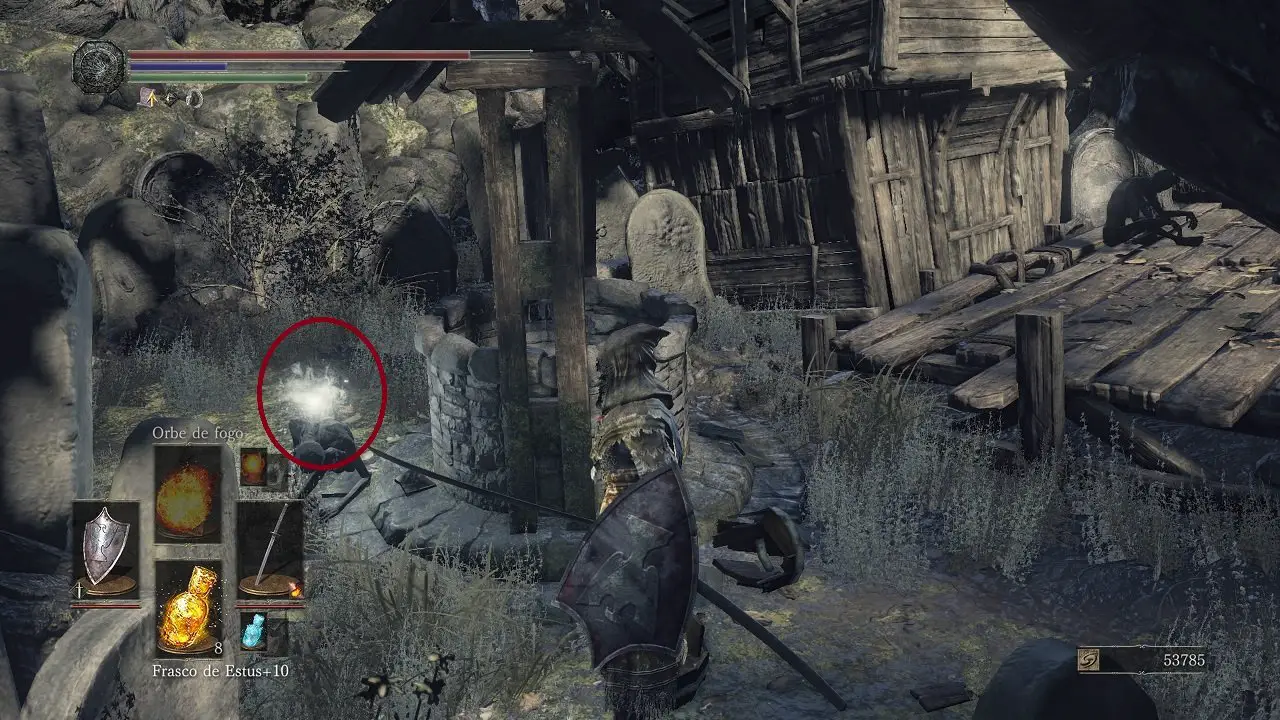Select the yellow up-arrow buff status icon
This screenshot has width=1280, height=720.
(147, 97)
